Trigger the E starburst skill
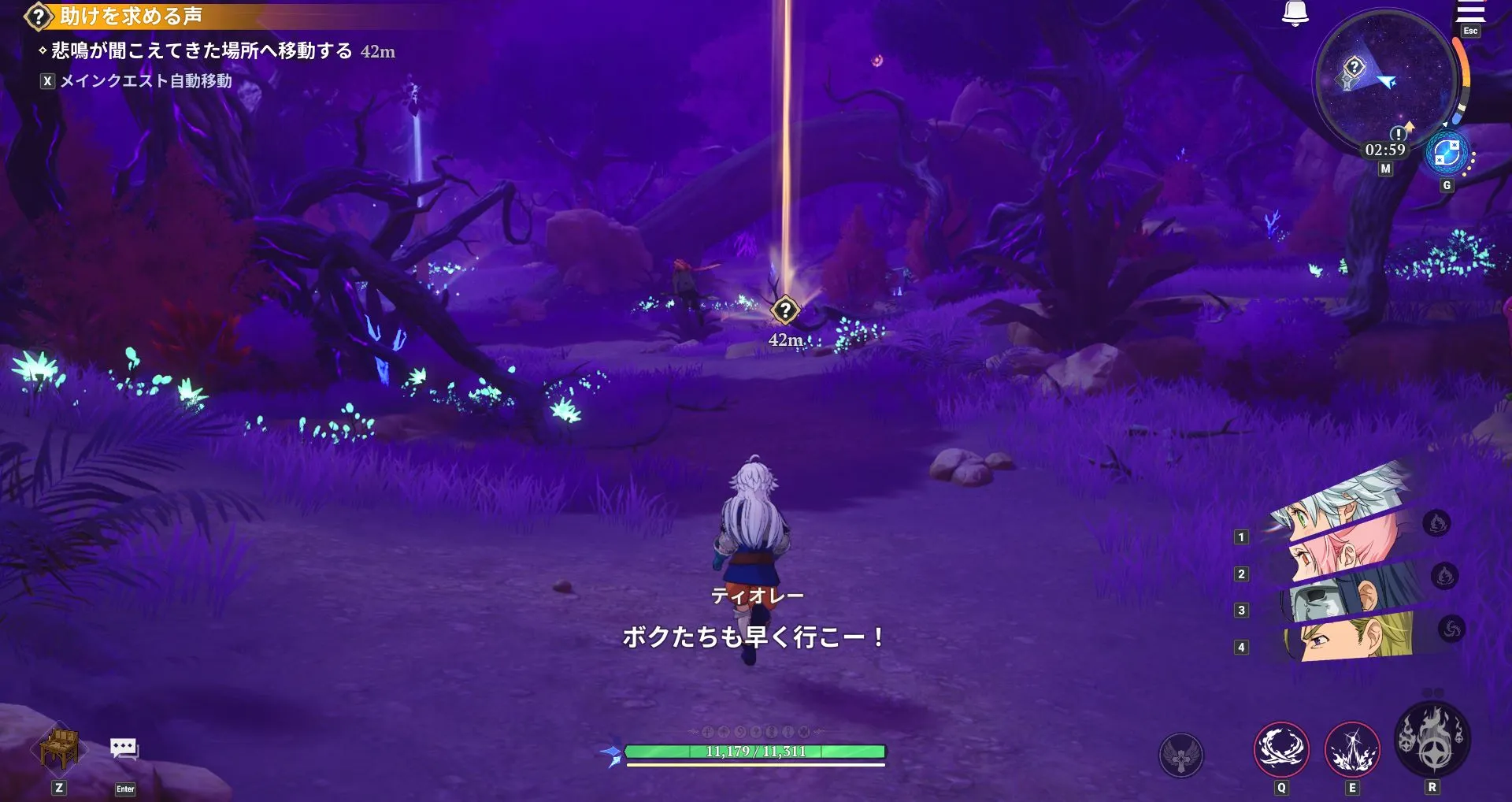1512x802 pixels. pyautogui.click(x=1353, y=751)
